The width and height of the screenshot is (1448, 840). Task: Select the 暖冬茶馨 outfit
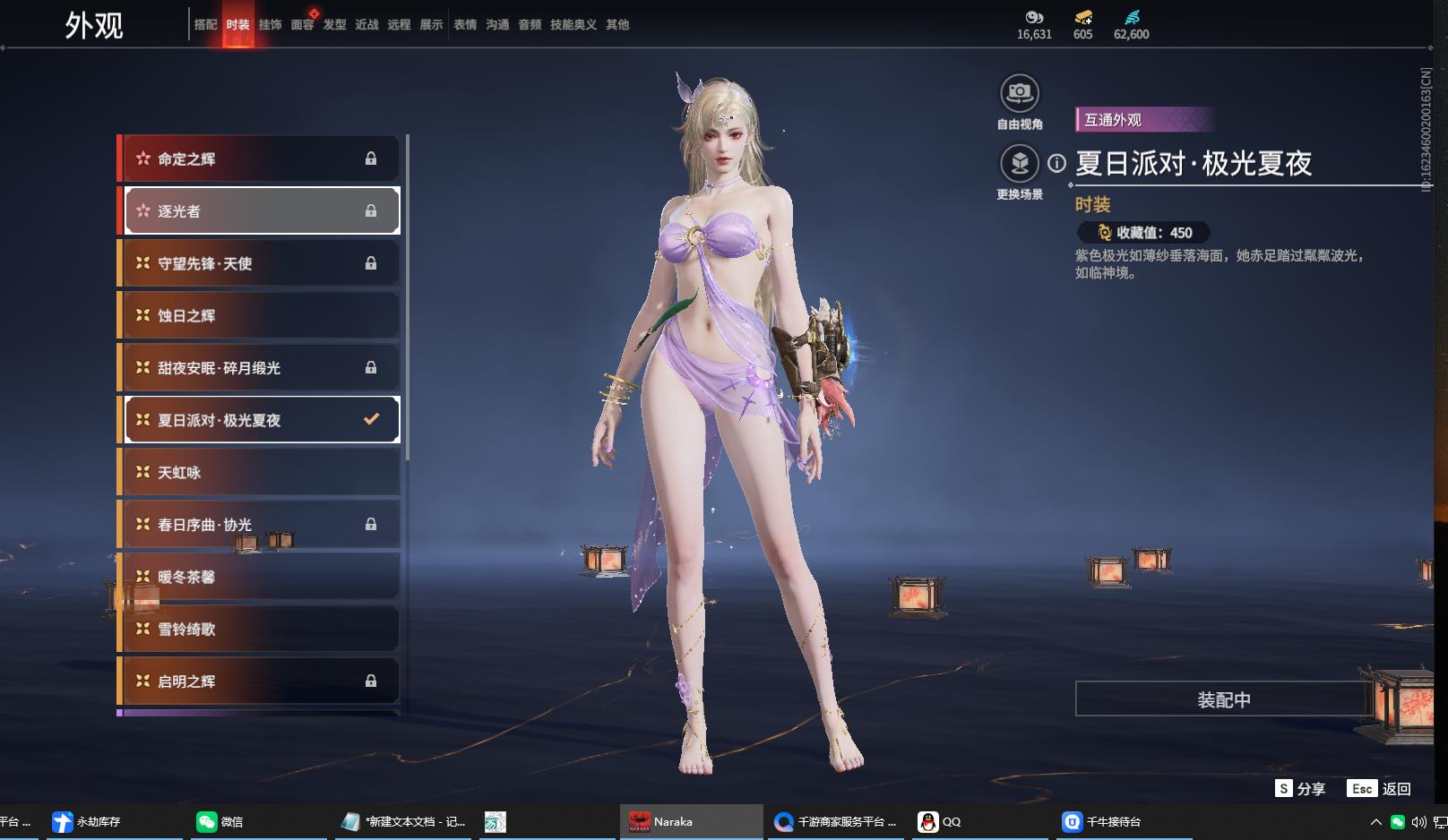(x=260, y=577)
